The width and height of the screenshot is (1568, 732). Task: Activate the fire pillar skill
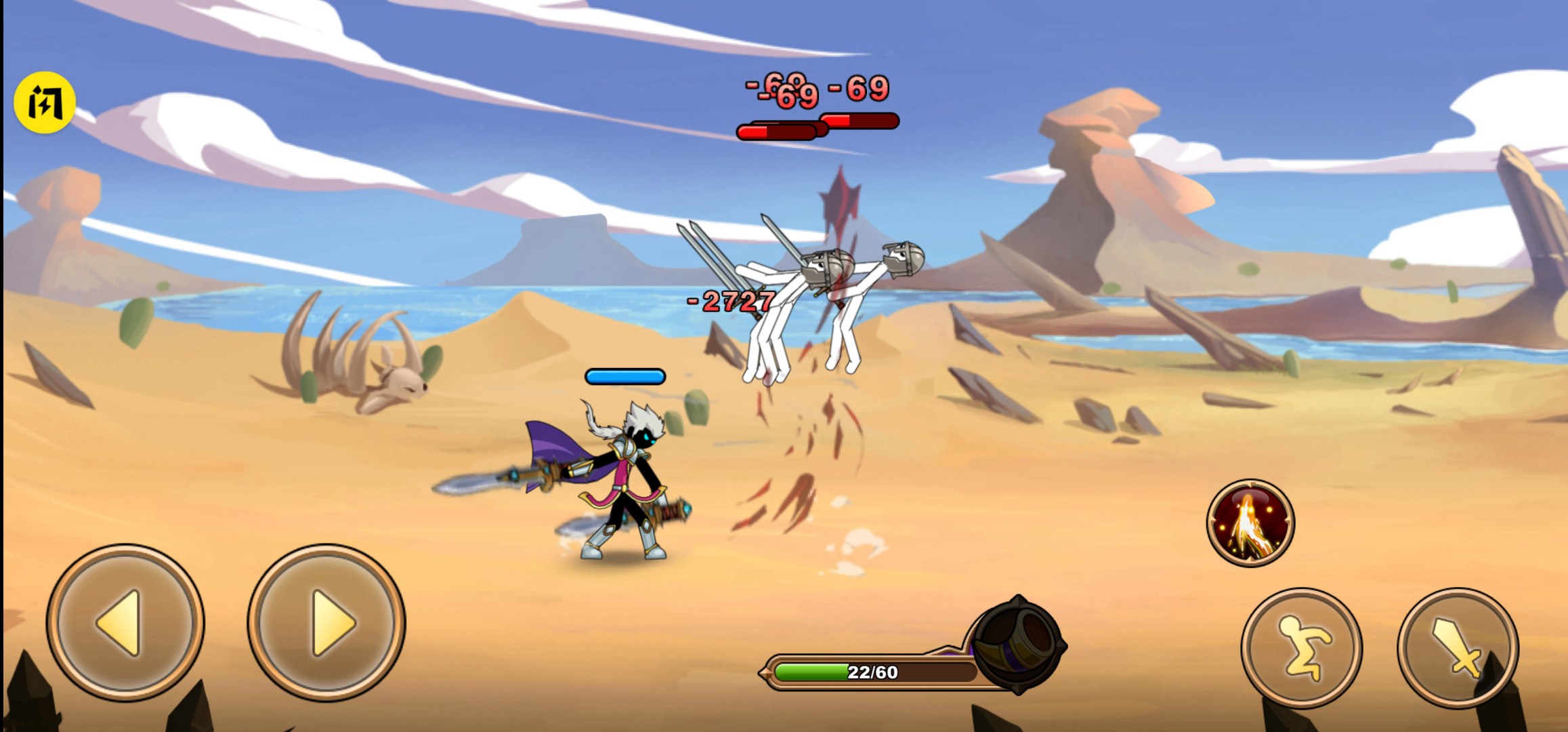click(1250, 523)
